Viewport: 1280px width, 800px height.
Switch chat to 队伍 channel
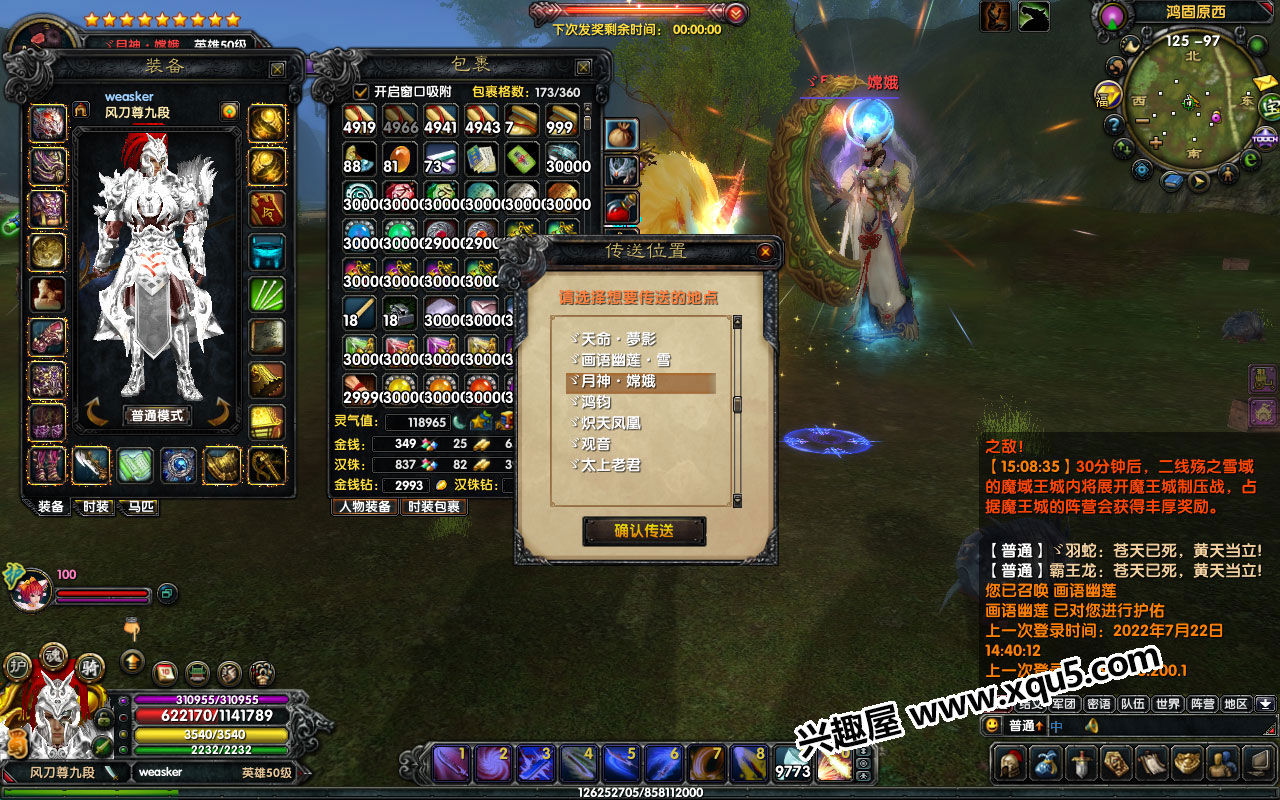[x=1133, y=704]
